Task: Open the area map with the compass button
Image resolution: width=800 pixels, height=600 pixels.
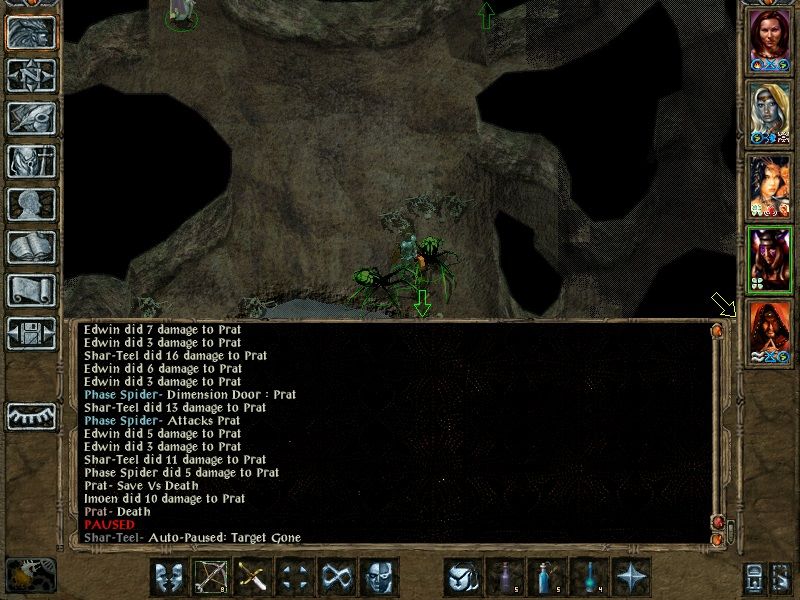Action: [x=31, y=75]
